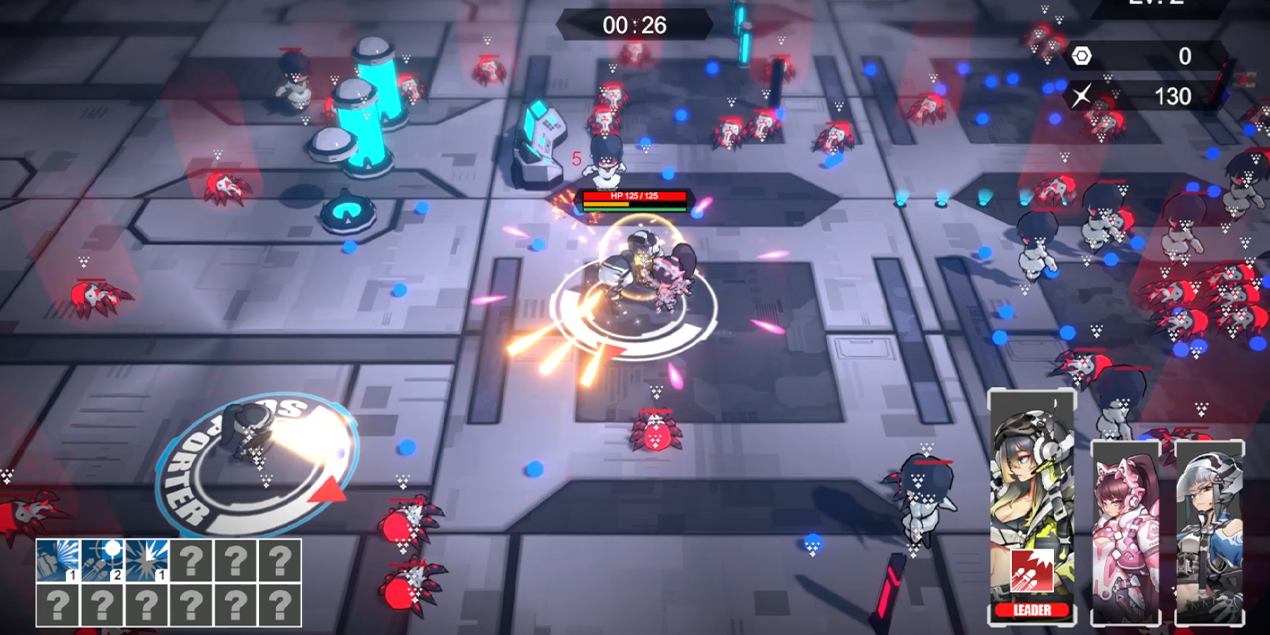The image size is (1270, 635).
Task: Select the starburst explosion skill slot
Action: pyautogui.click(x=147, y=560)
